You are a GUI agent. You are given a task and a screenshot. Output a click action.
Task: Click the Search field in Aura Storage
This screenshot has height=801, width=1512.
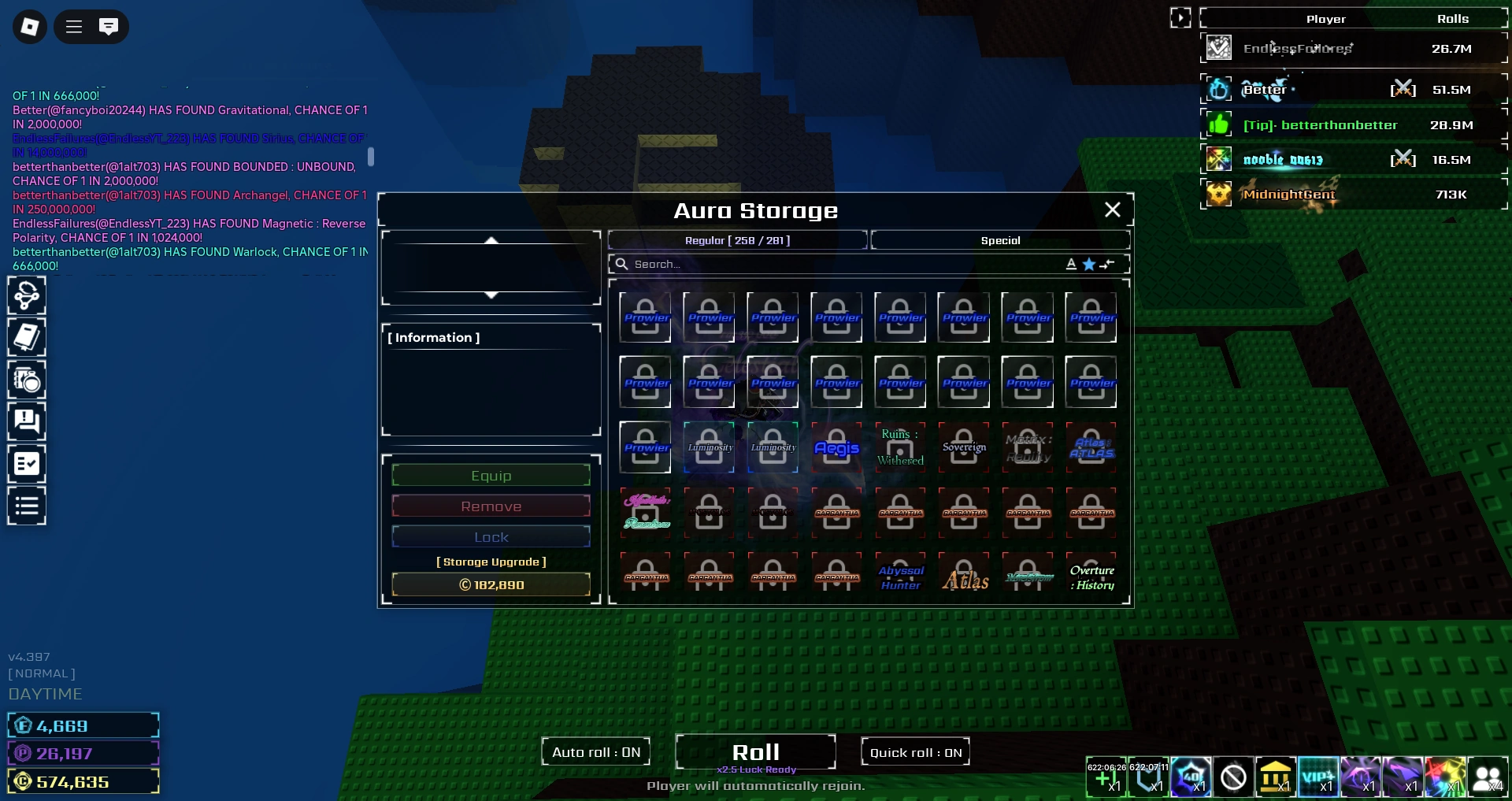[827, 264]
